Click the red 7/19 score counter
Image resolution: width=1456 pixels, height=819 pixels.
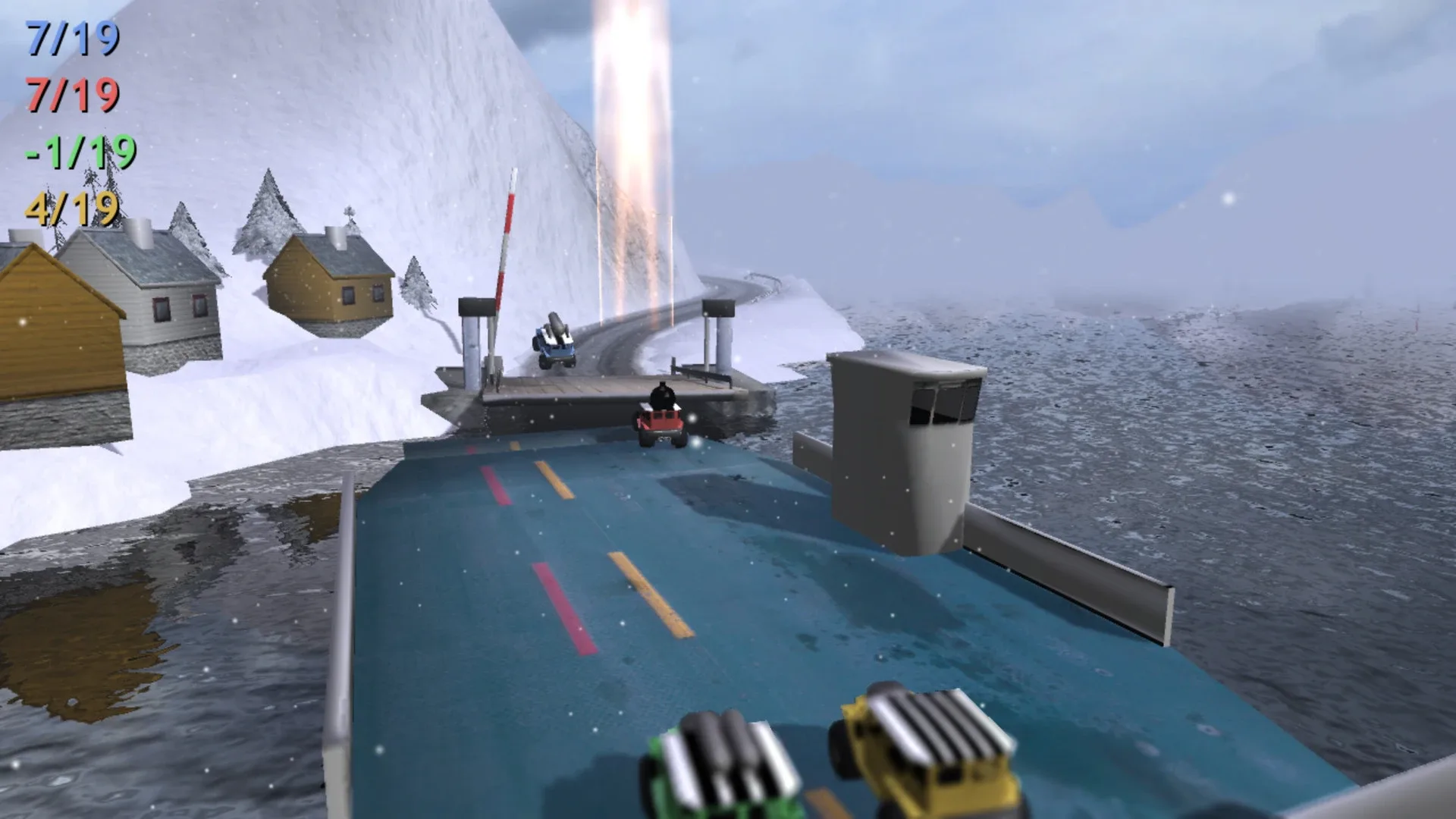[x=72, y=95]
